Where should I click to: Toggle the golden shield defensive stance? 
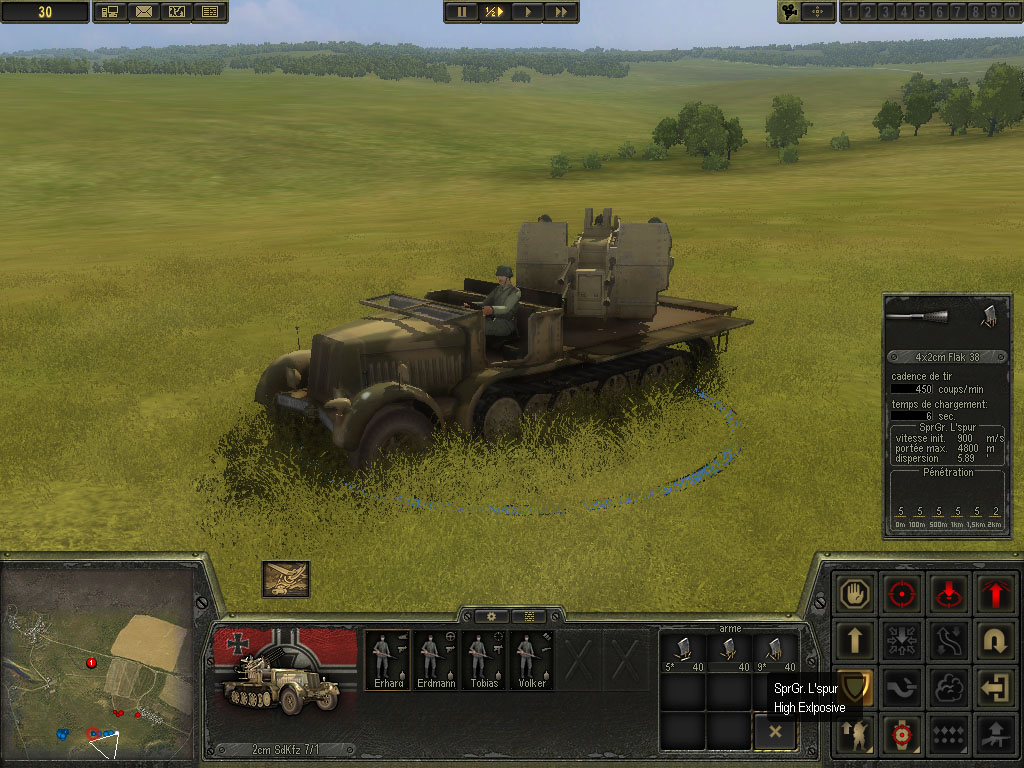(x=854, y=686)
